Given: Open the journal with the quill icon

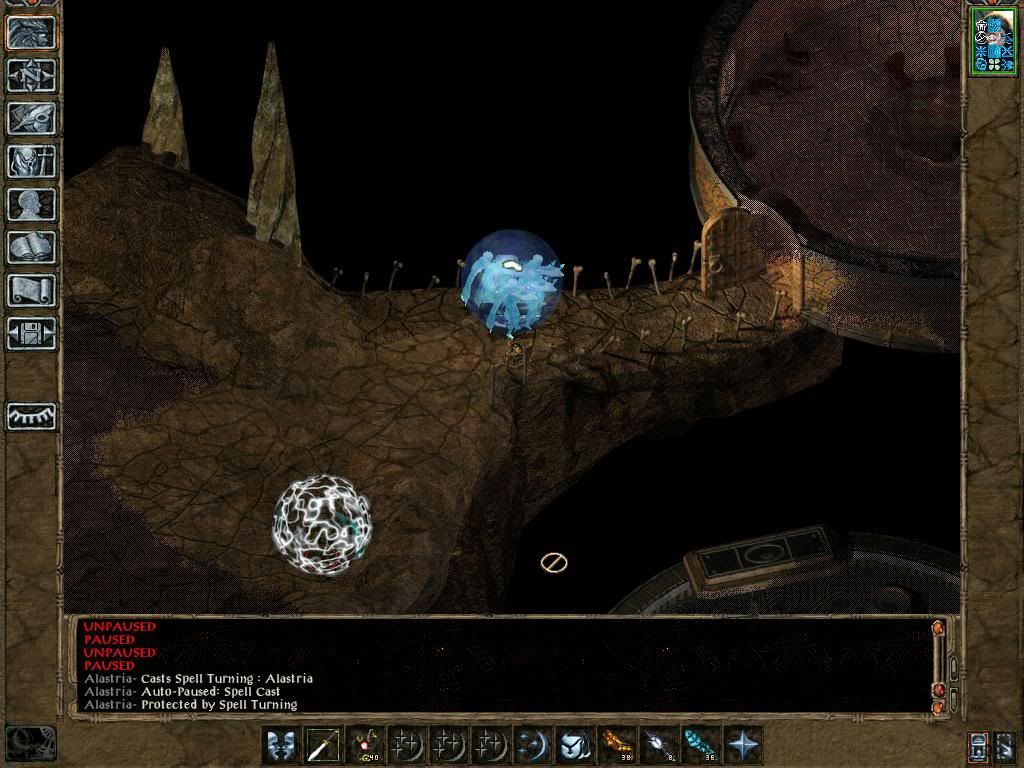Looking at the screenshot, I should pyautogui.click(x=31, y=118).
